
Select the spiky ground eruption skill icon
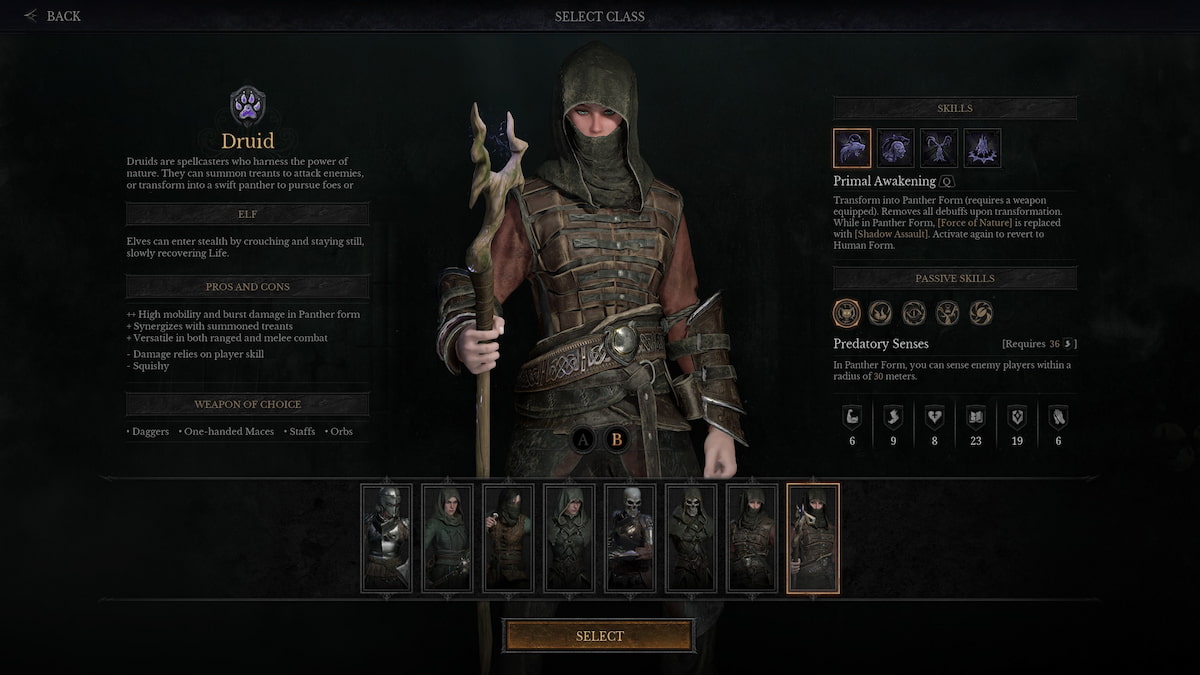(x=982, y=148)
